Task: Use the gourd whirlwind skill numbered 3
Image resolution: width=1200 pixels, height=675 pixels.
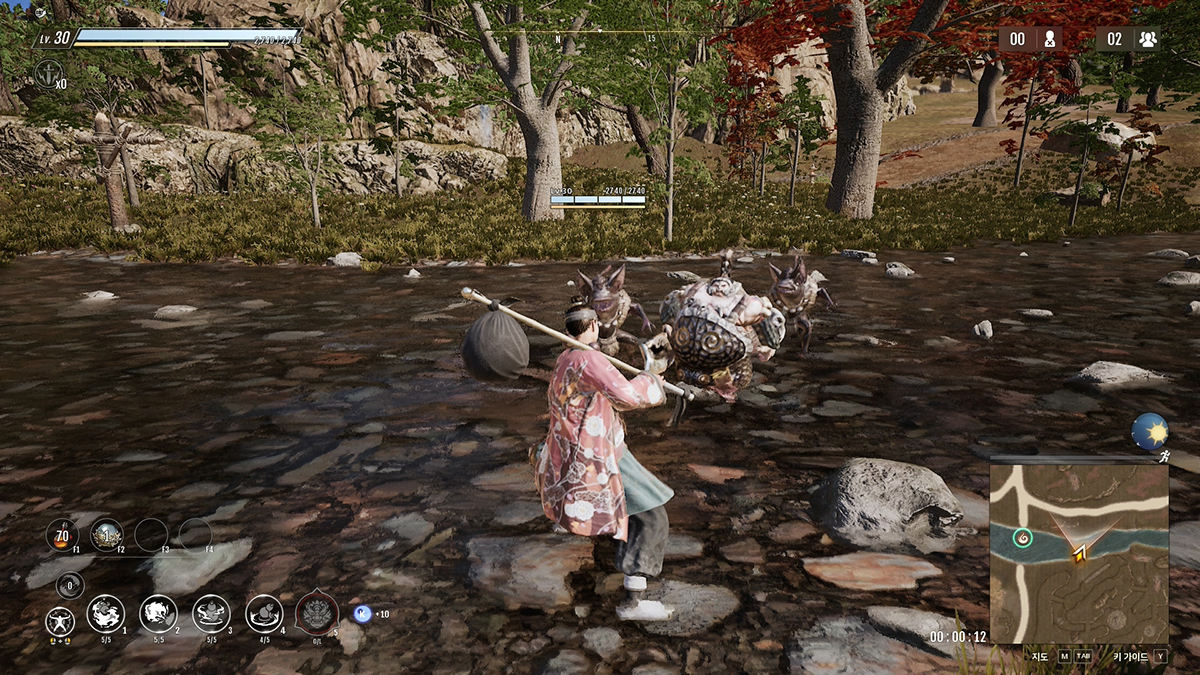Action: point(211,613)
